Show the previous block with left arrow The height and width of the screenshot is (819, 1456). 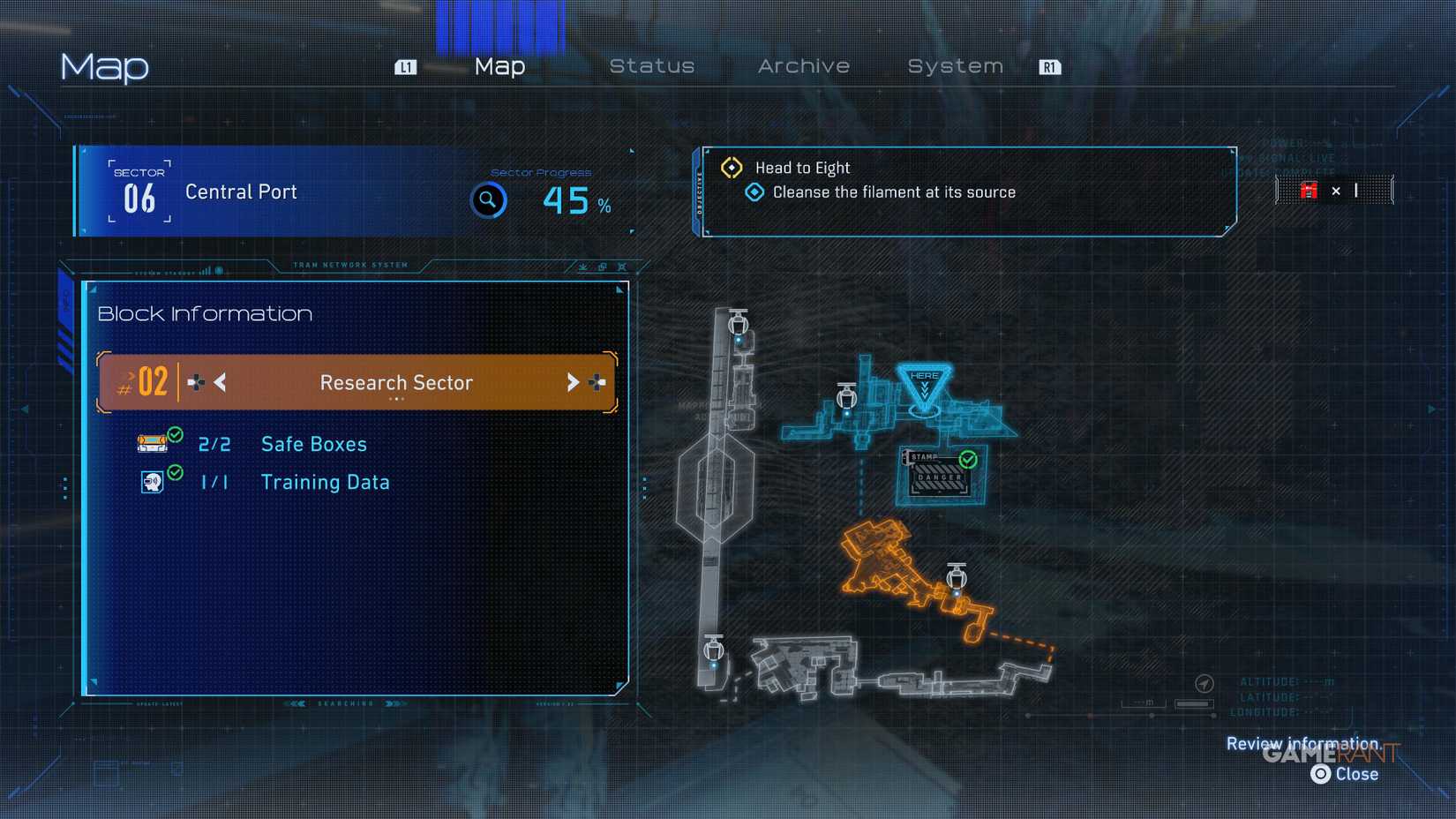[x=220, y=382]
